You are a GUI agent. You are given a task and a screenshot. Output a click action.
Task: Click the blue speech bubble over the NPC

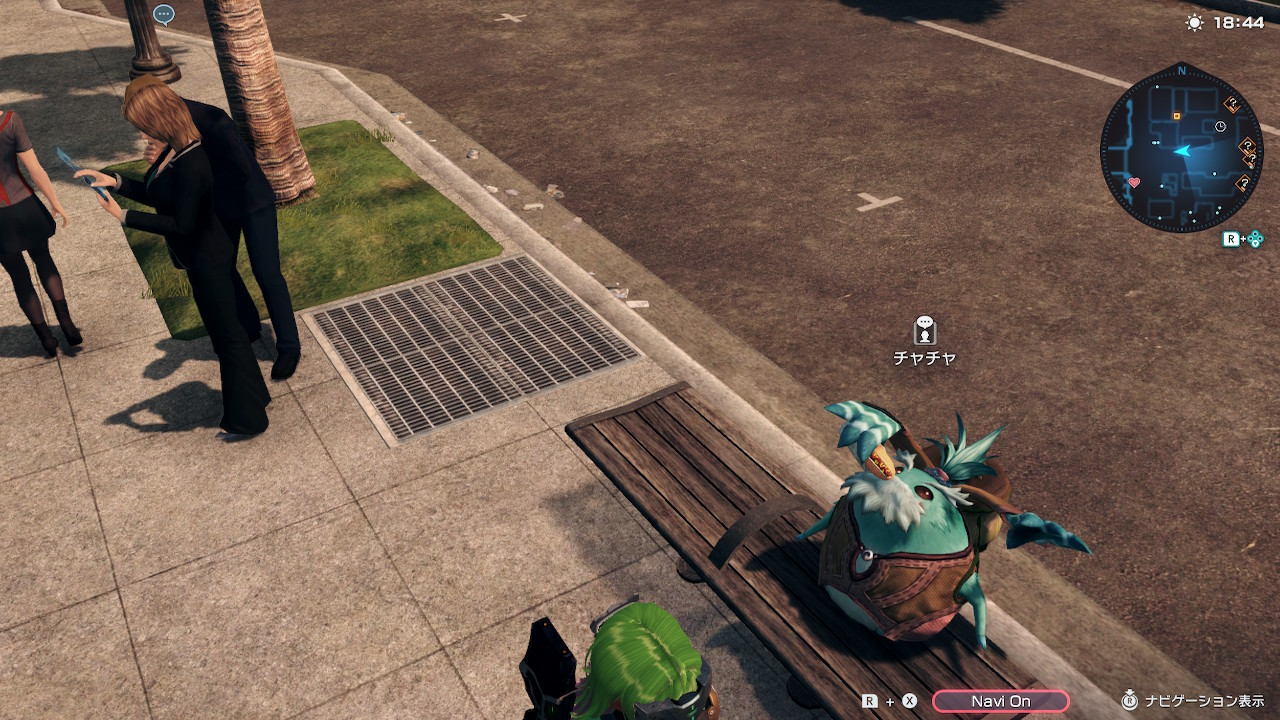164,14
